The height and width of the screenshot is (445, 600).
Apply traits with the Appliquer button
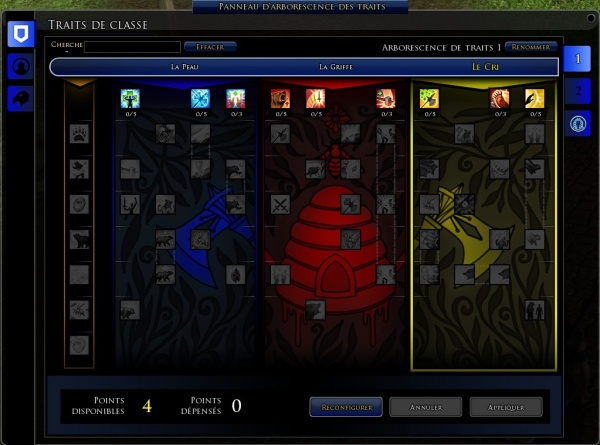coord(506,407)
